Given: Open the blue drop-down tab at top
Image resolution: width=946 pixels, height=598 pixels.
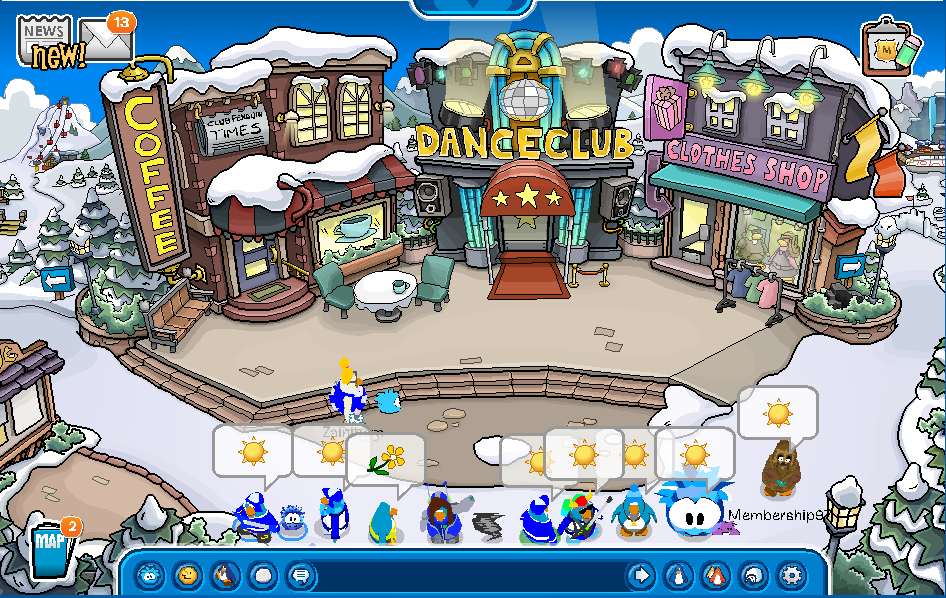Looking at the screenshot, I should [473, 8].
